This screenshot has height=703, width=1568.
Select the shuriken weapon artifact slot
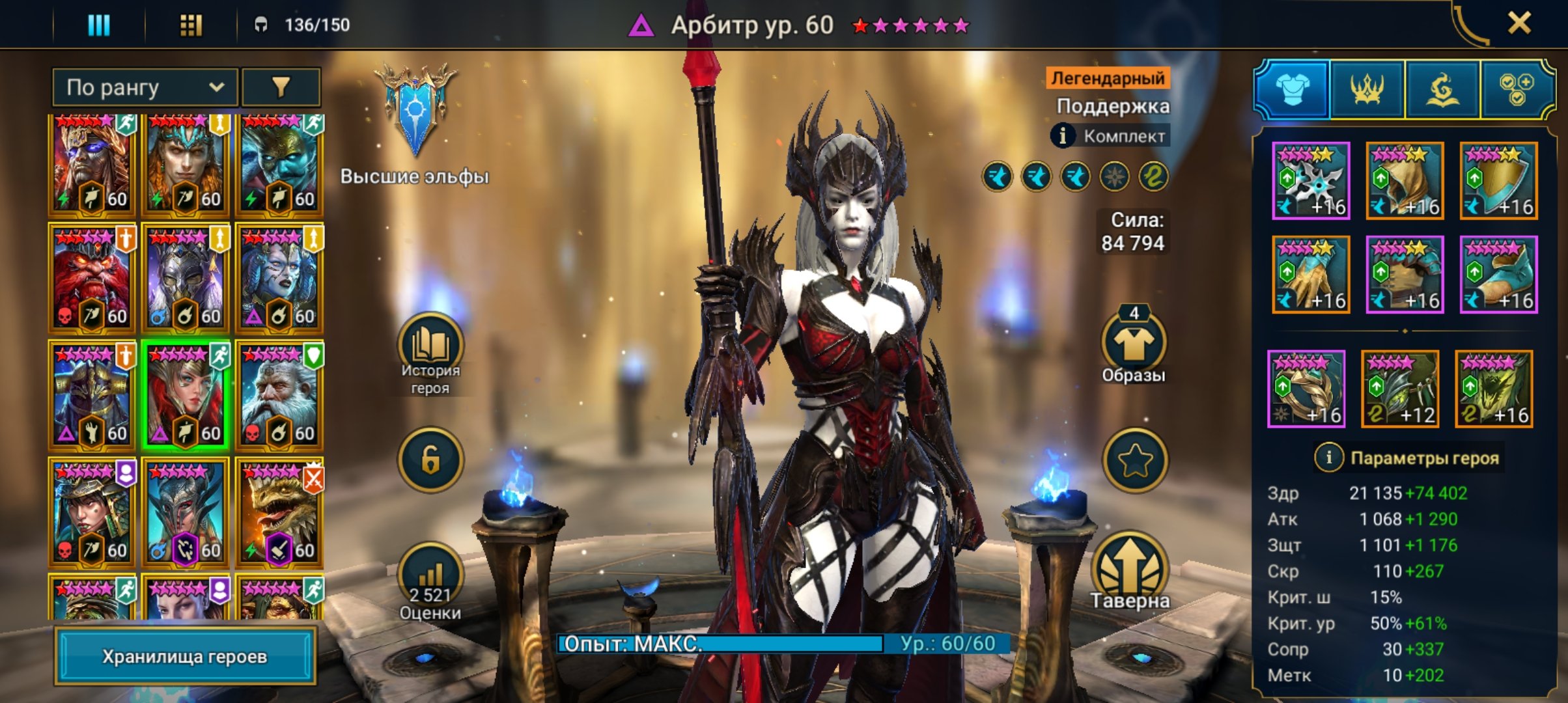tap(1311, 180)
